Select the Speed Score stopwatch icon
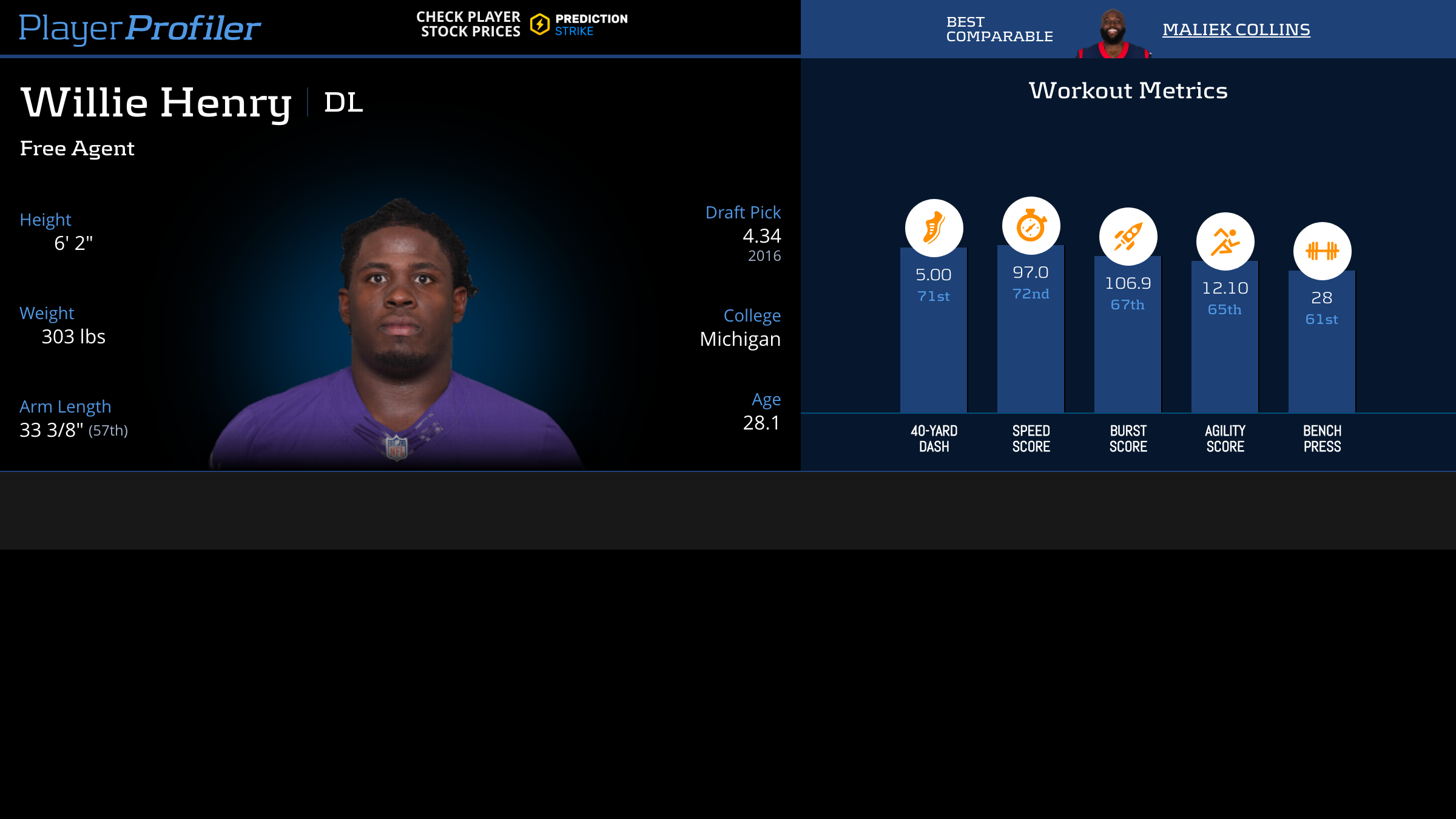The image size is (1456, 819). [x=1031, y=226]
